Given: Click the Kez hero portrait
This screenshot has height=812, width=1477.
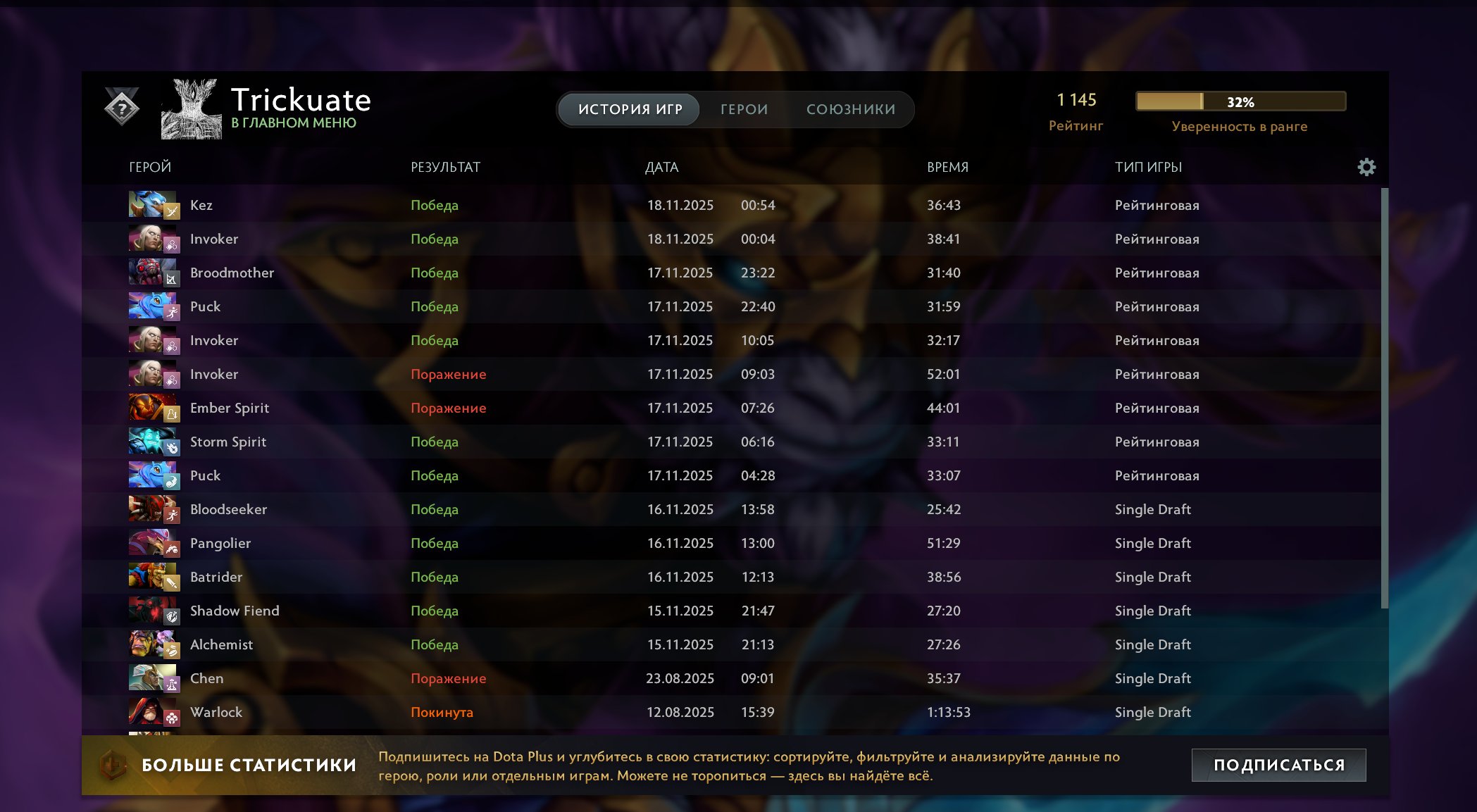Looking at the screenshot, I should [x=154, y=205].
